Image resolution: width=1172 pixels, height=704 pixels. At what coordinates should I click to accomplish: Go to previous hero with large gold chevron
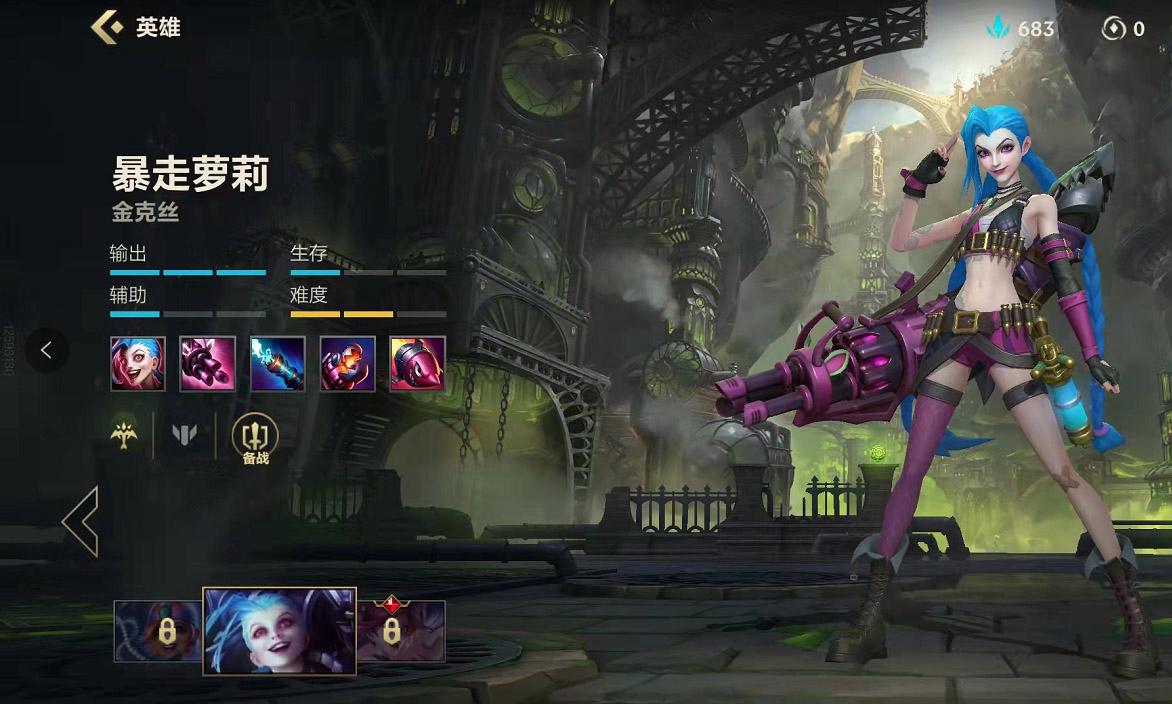(x=80, y=521)
